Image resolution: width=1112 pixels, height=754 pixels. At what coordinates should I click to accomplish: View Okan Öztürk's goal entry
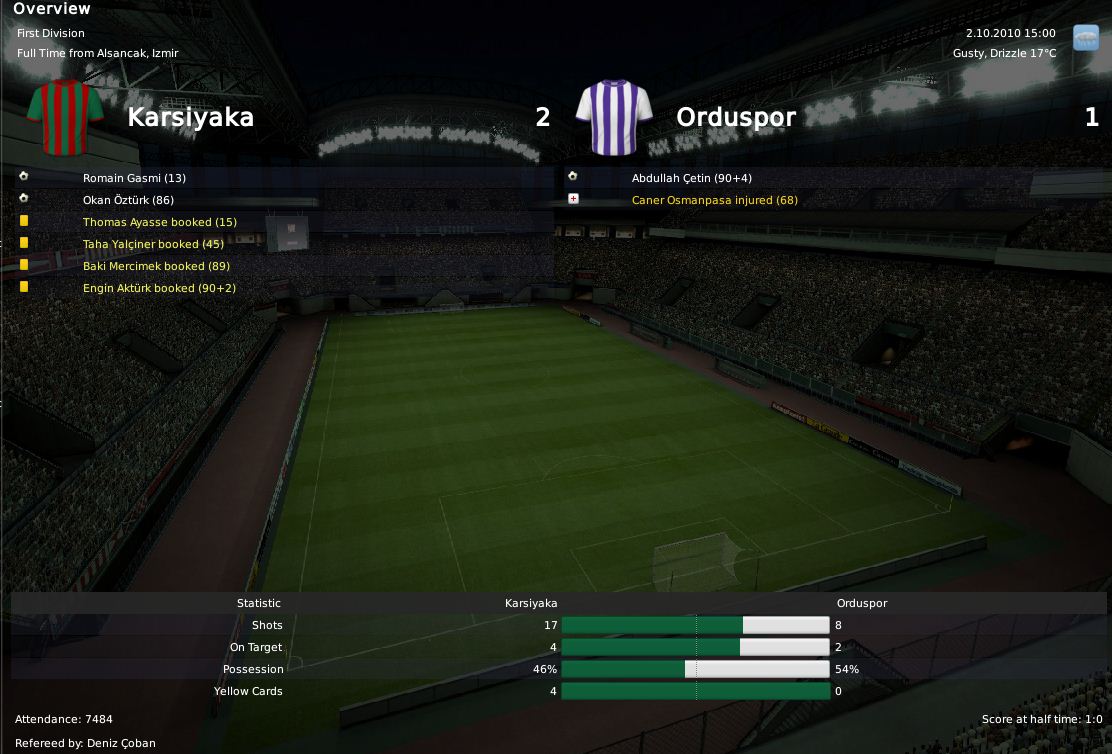(128, 200)
